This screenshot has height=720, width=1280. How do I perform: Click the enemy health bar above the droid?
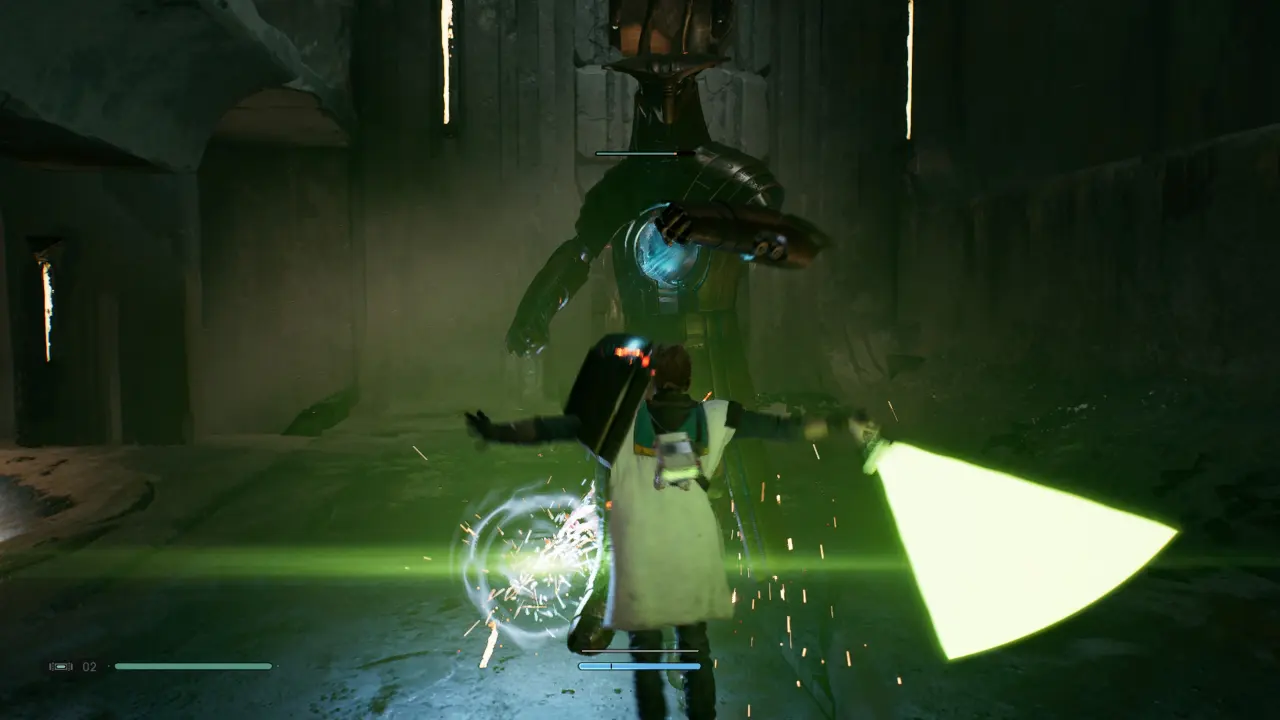click(640, 152)
